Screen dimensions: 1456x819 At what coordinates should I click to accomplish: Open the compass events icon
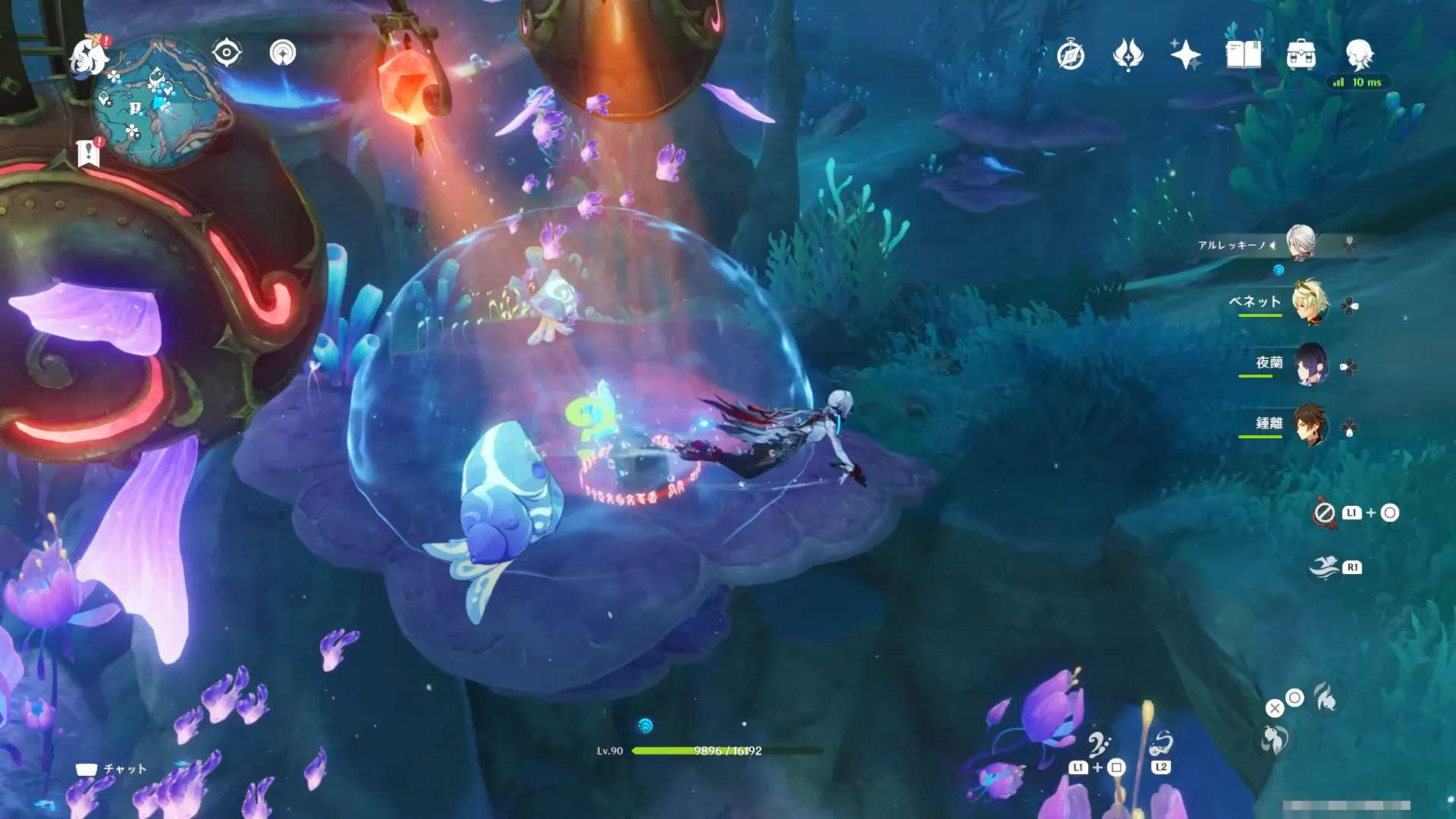click(x=1070, y=55)
